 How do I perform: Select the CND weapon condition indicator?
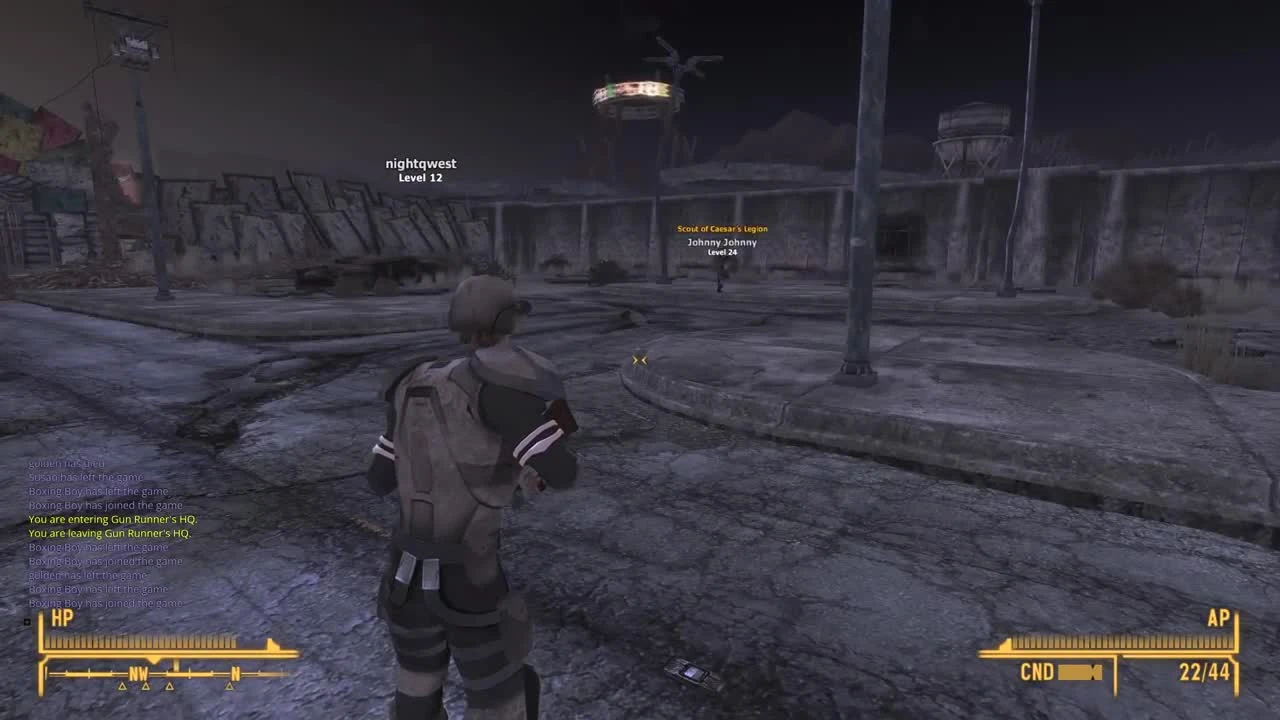click(1038, 673)
